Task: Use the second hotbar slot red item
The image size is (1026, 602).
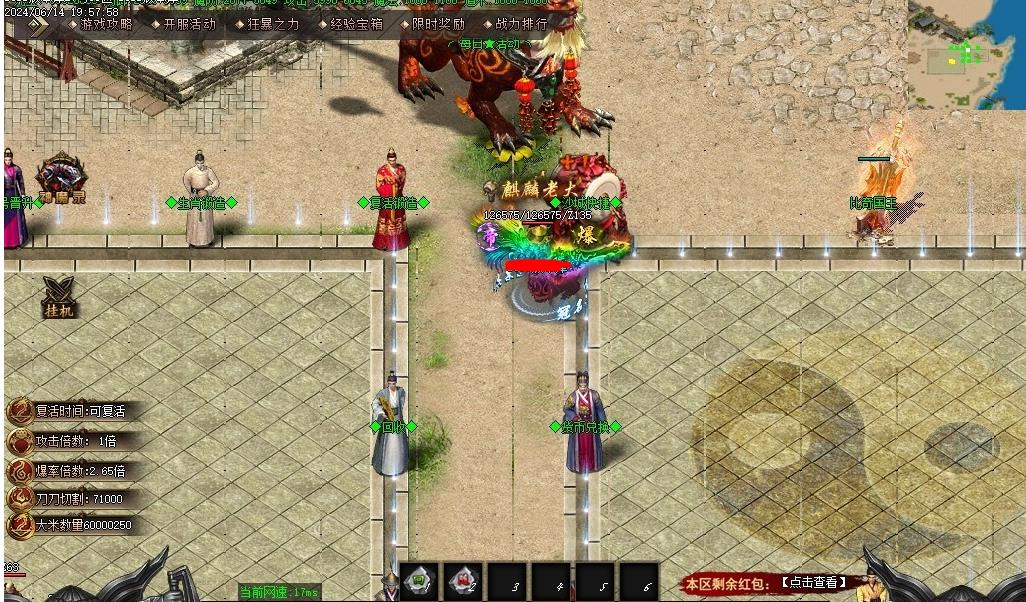Action: point(463,581)
